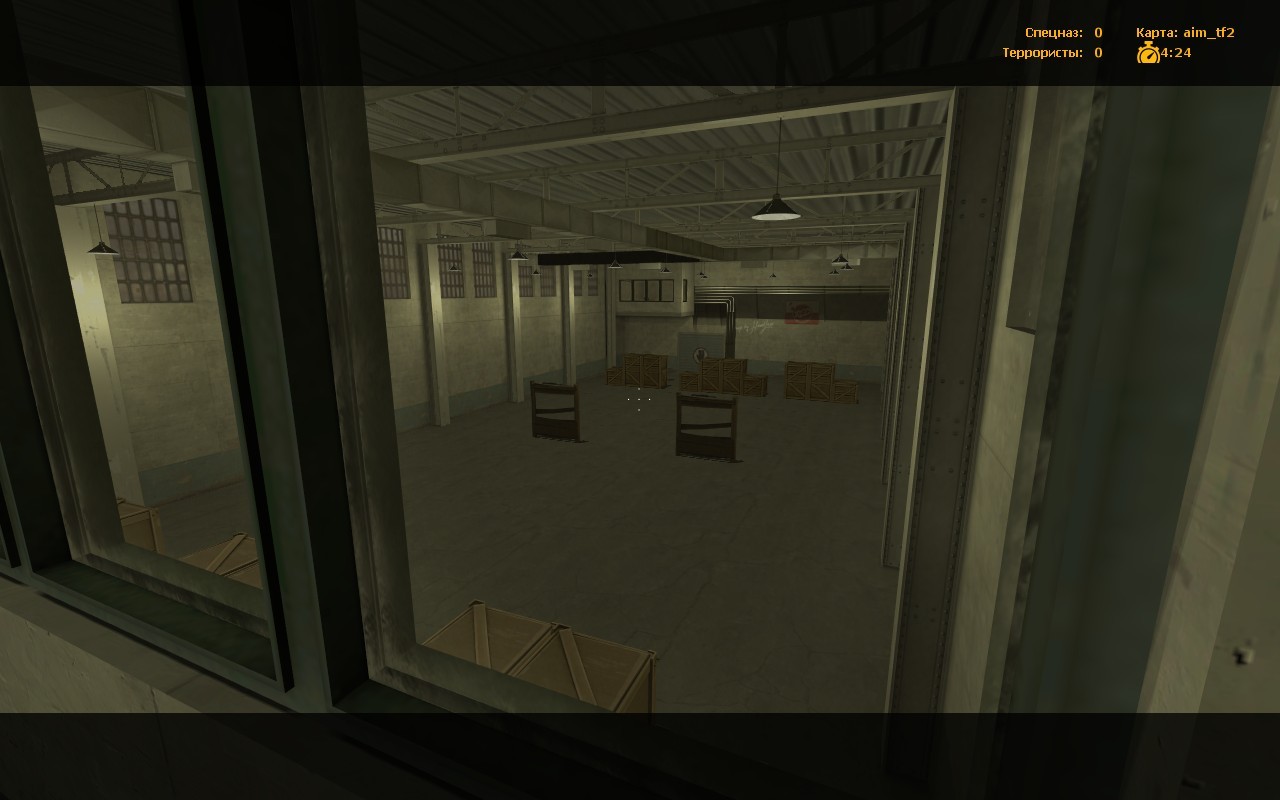Toggle the crosshair in the screen center
This screenshot has height=800, width=1280.
pyautogui.click(x=639, y=400)
